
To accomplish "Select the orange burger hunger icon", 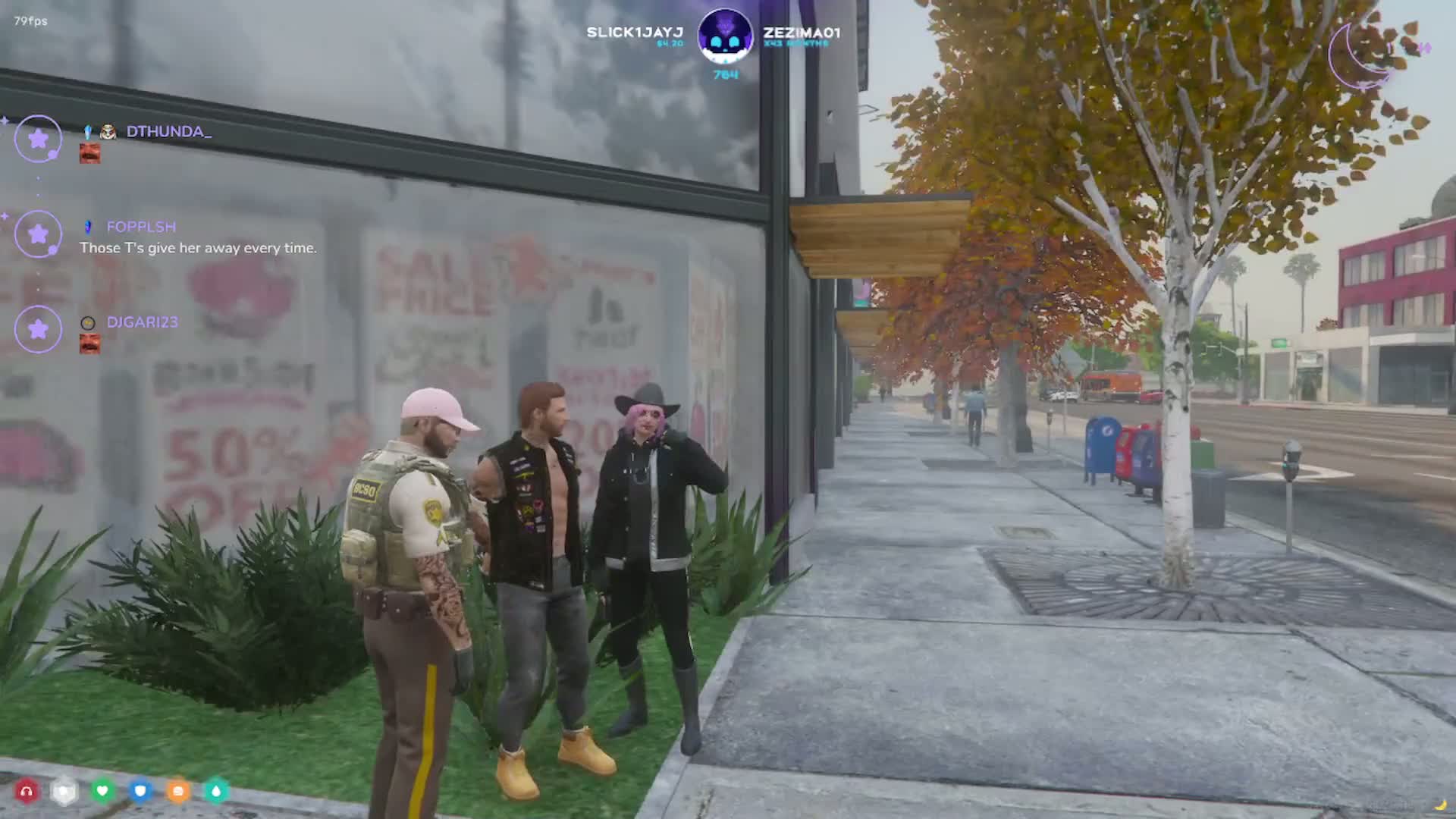I will 178,792.
